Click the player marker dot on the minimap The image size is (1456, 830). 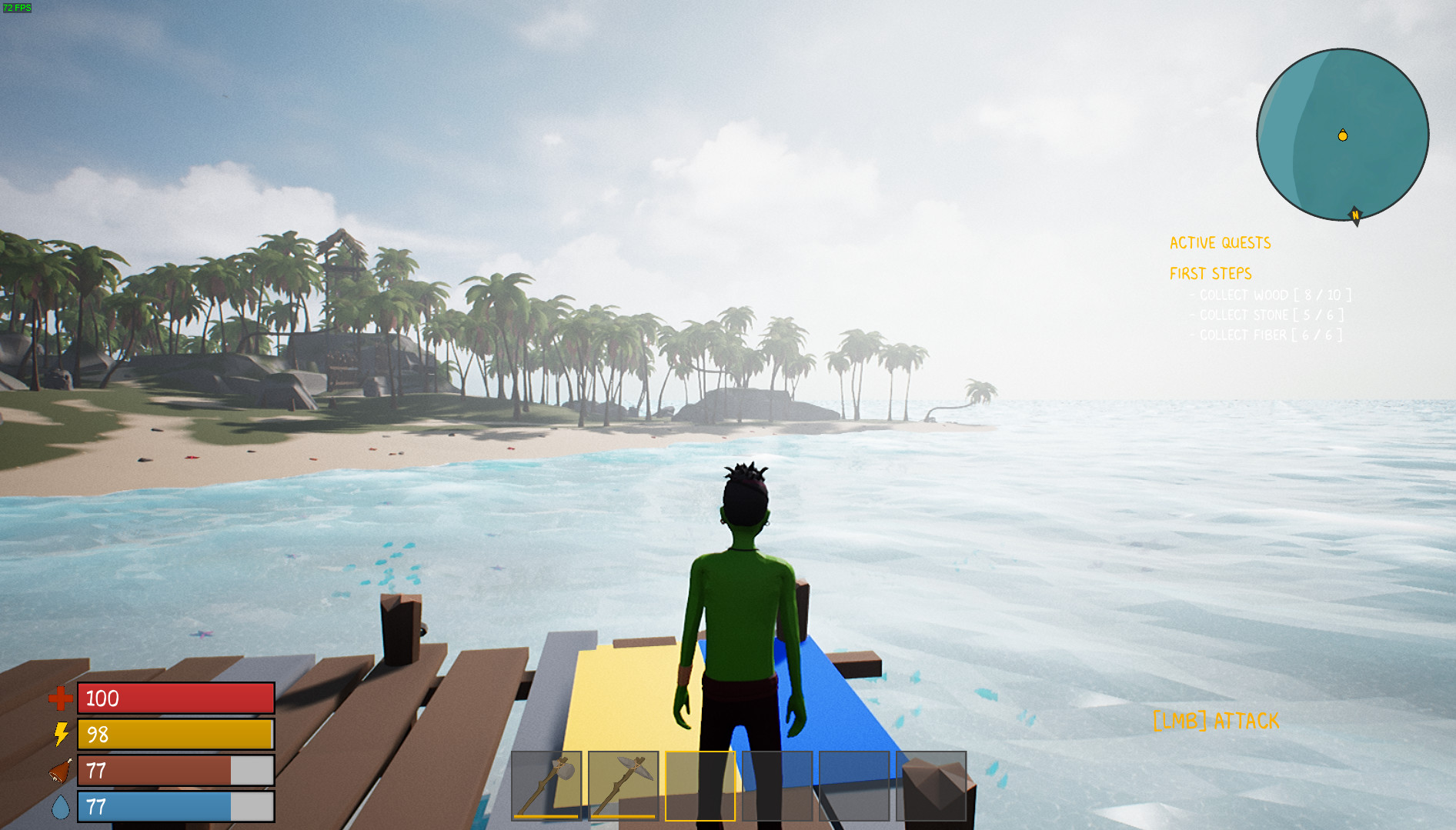click(x=1342, y=135)
